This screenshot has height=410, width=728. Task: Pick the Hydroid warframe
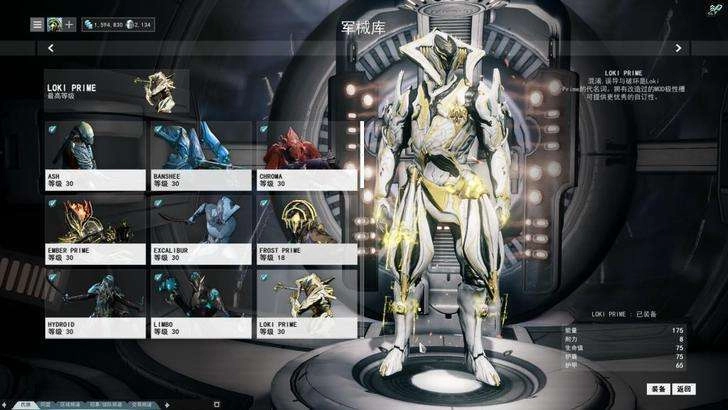click(x=95, y=303)
